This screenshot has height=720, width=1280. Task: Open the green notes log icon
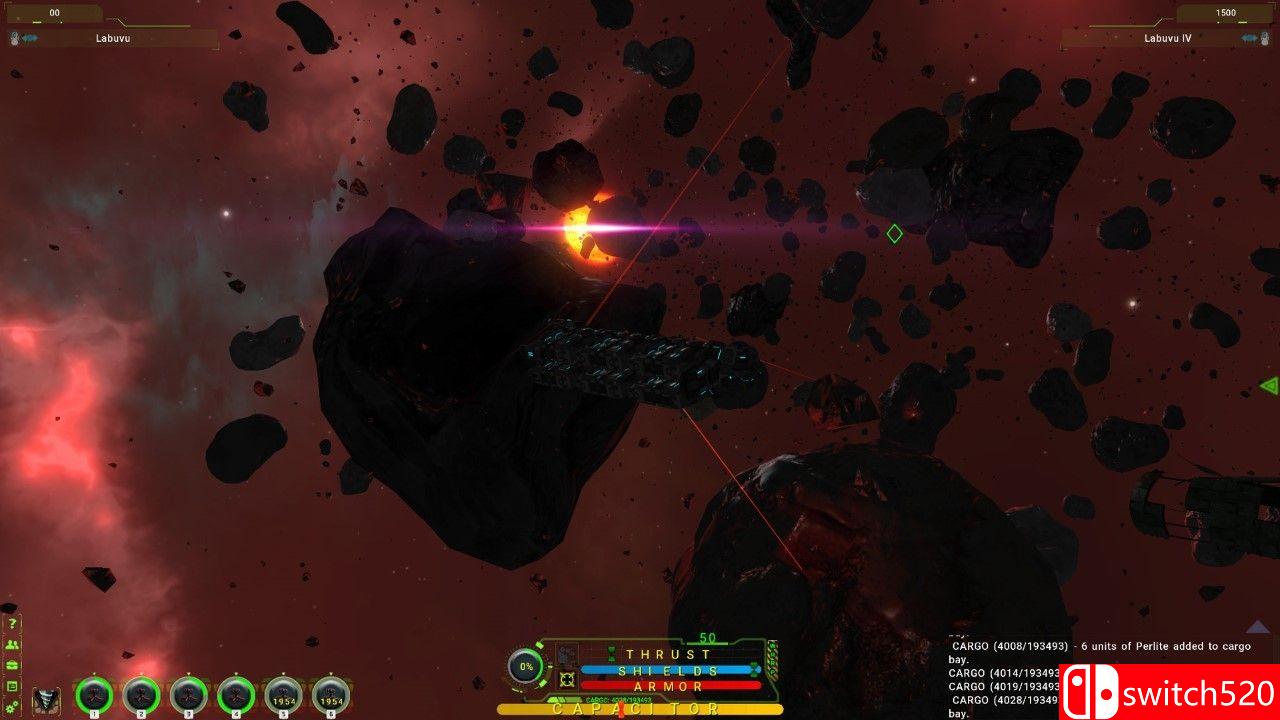tap(12, 686)
